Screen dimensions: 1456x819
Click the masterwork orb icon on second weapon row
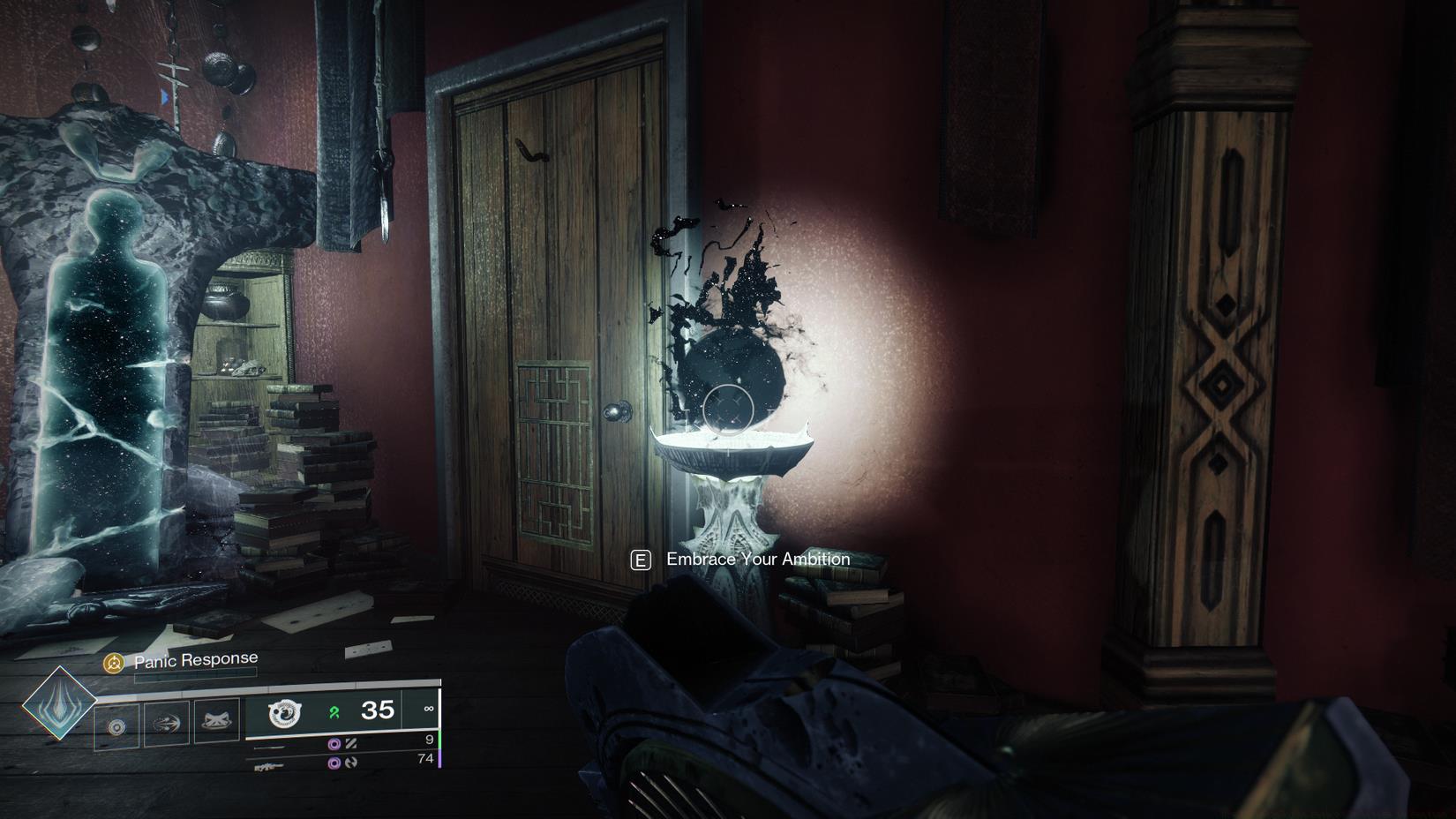334,763
